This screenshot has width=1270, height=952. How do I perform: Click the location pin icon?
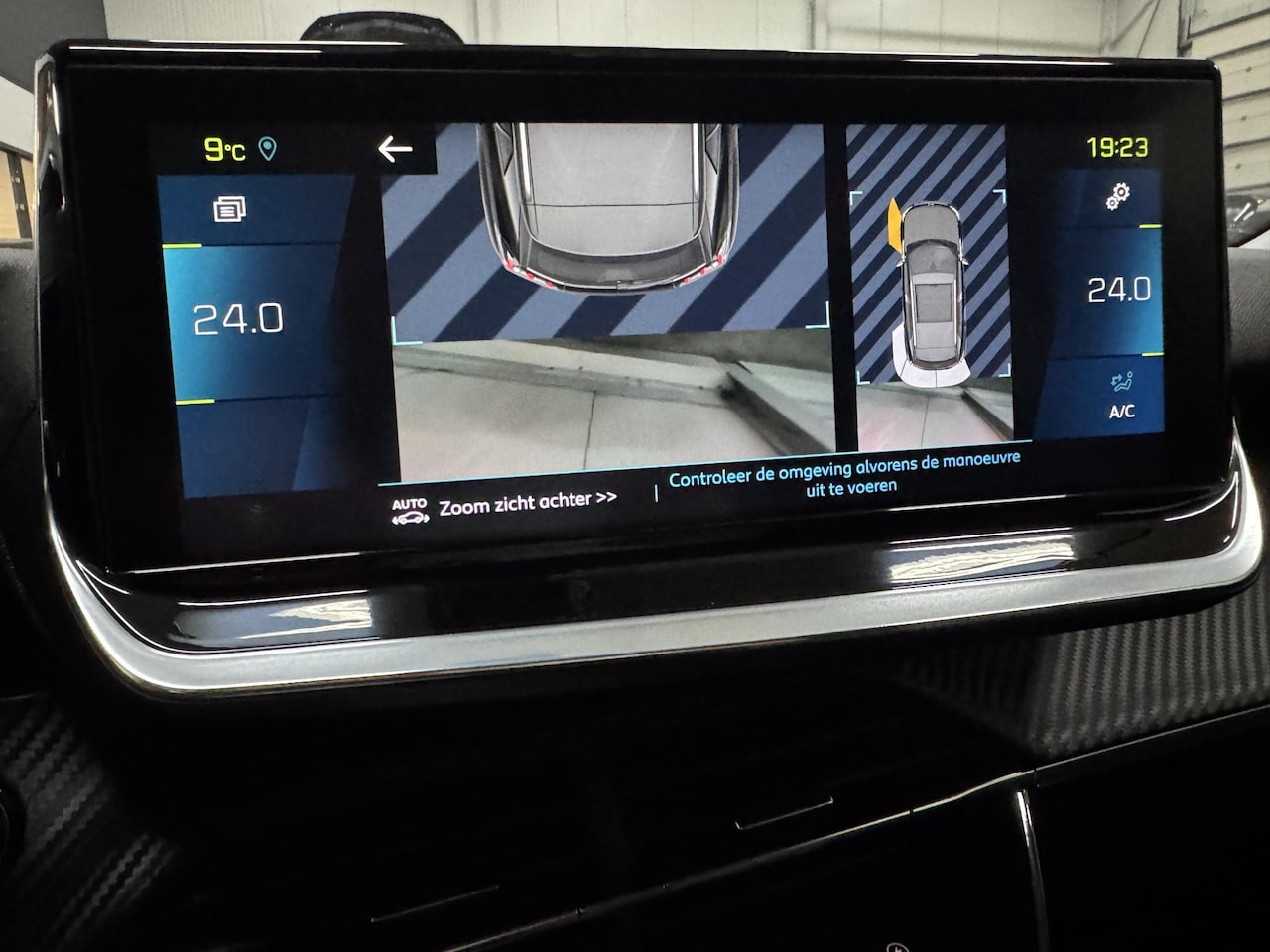point(267,149)
